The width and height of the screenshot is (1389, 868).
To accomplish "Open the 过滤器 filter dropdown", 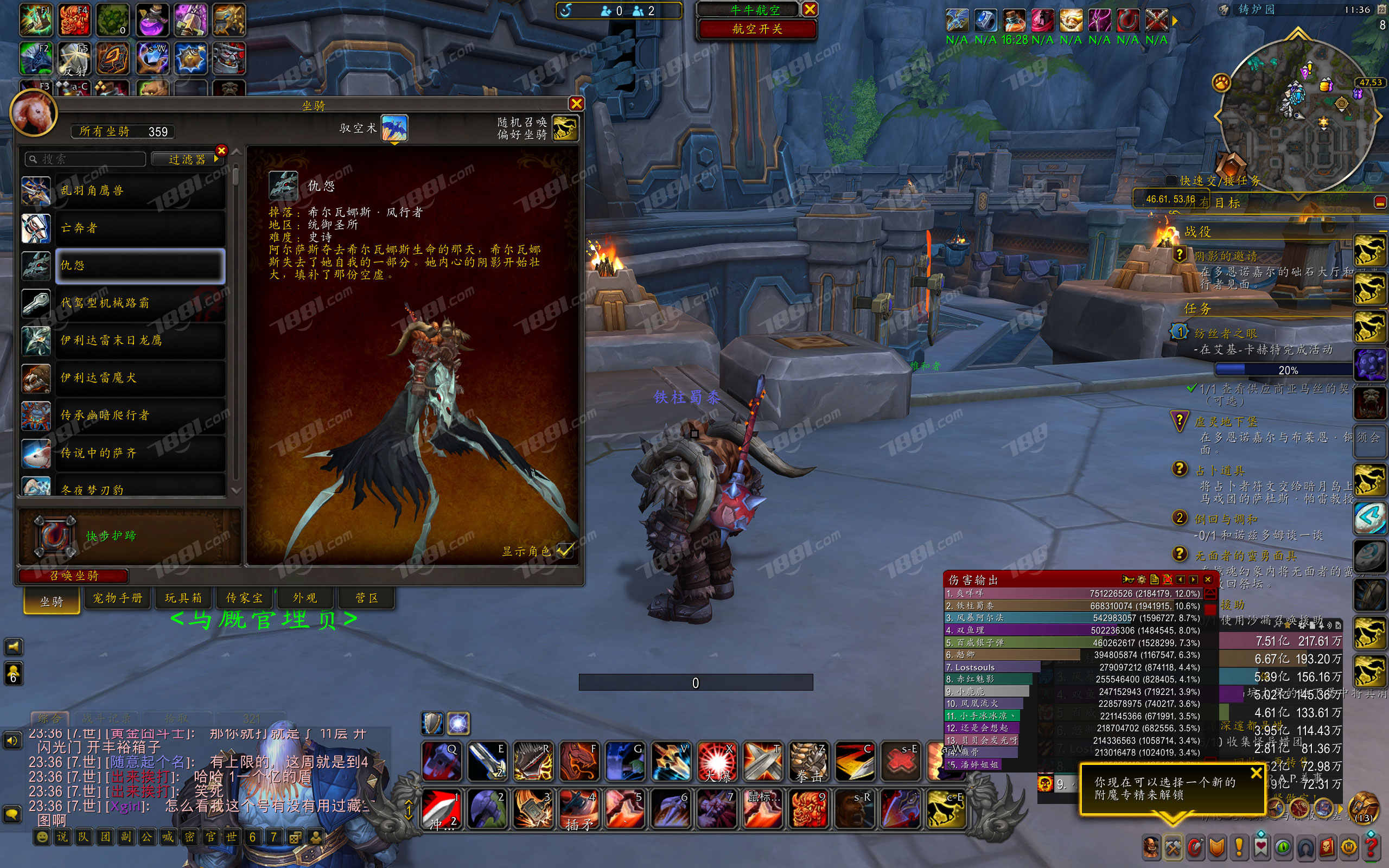I will 187,159.
